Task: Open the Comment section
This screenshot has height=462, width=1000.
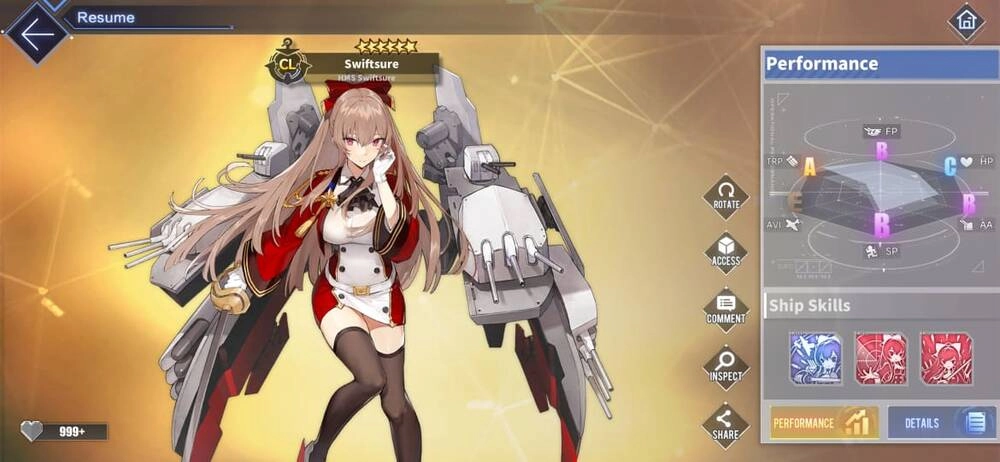Action: [726, 309]
